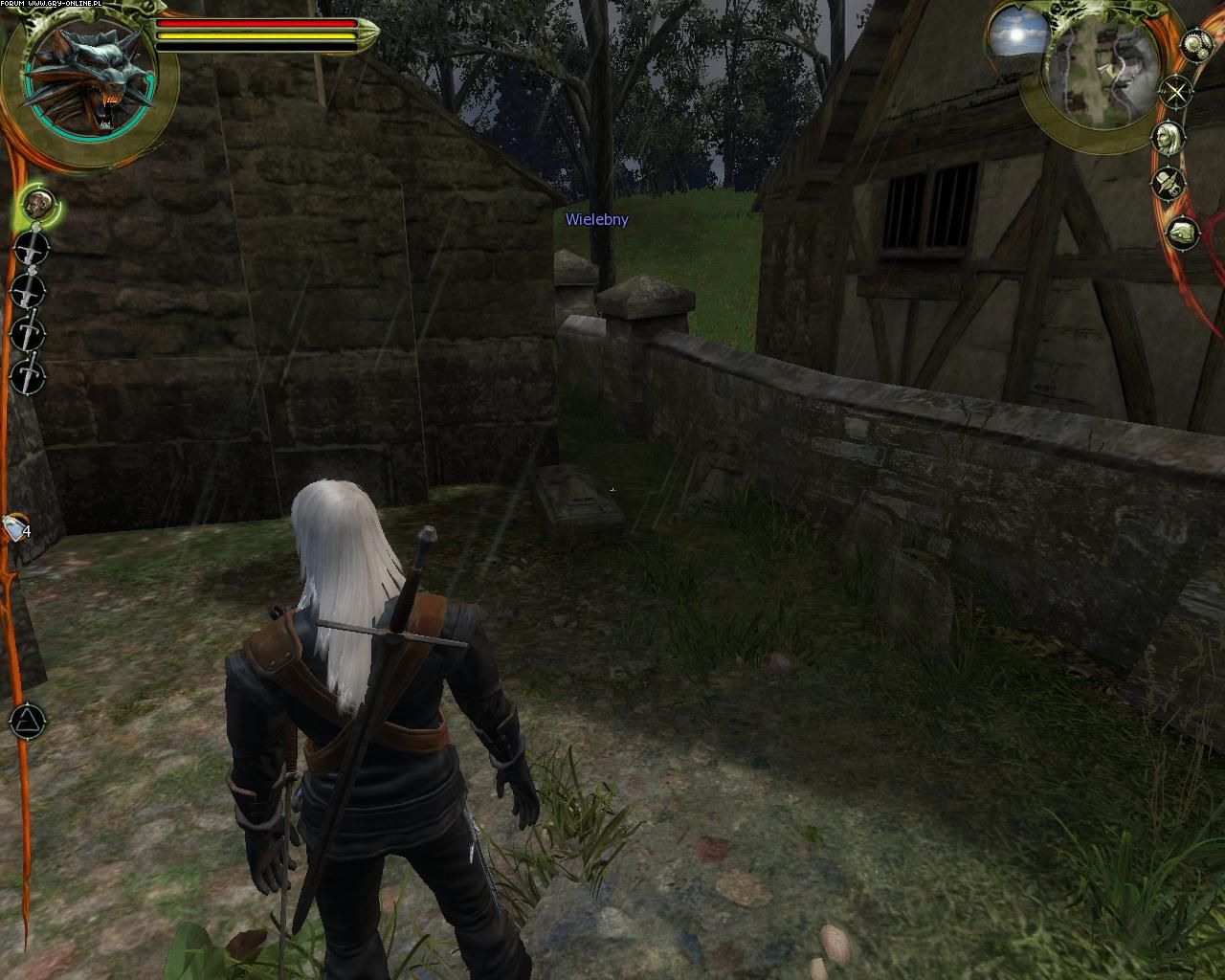
Task: Open the hero character panel
Action: (x=1169, y=139)
